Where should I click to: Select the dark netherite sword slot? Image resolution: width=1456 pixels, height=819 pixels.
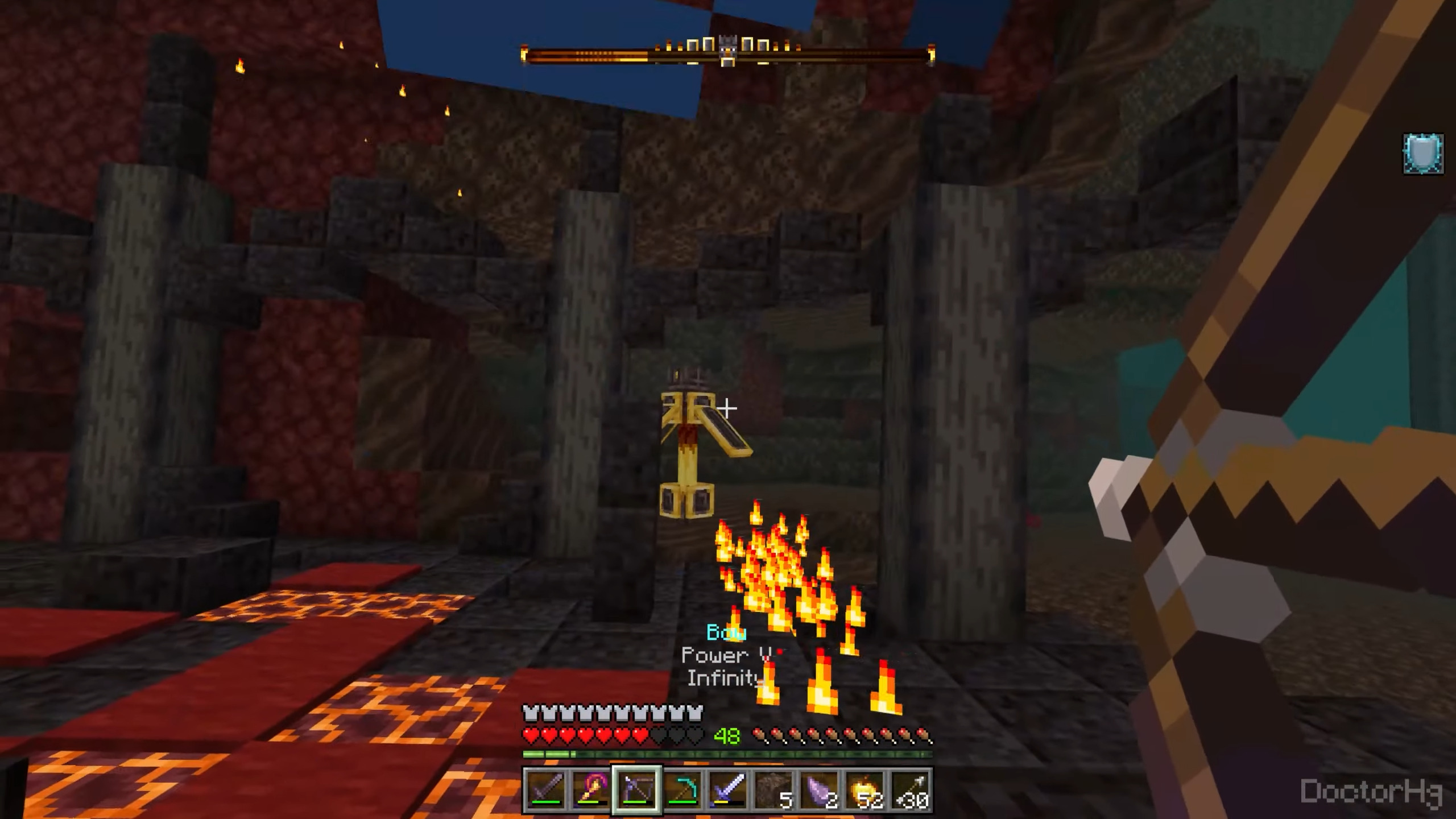click(545, 789)
